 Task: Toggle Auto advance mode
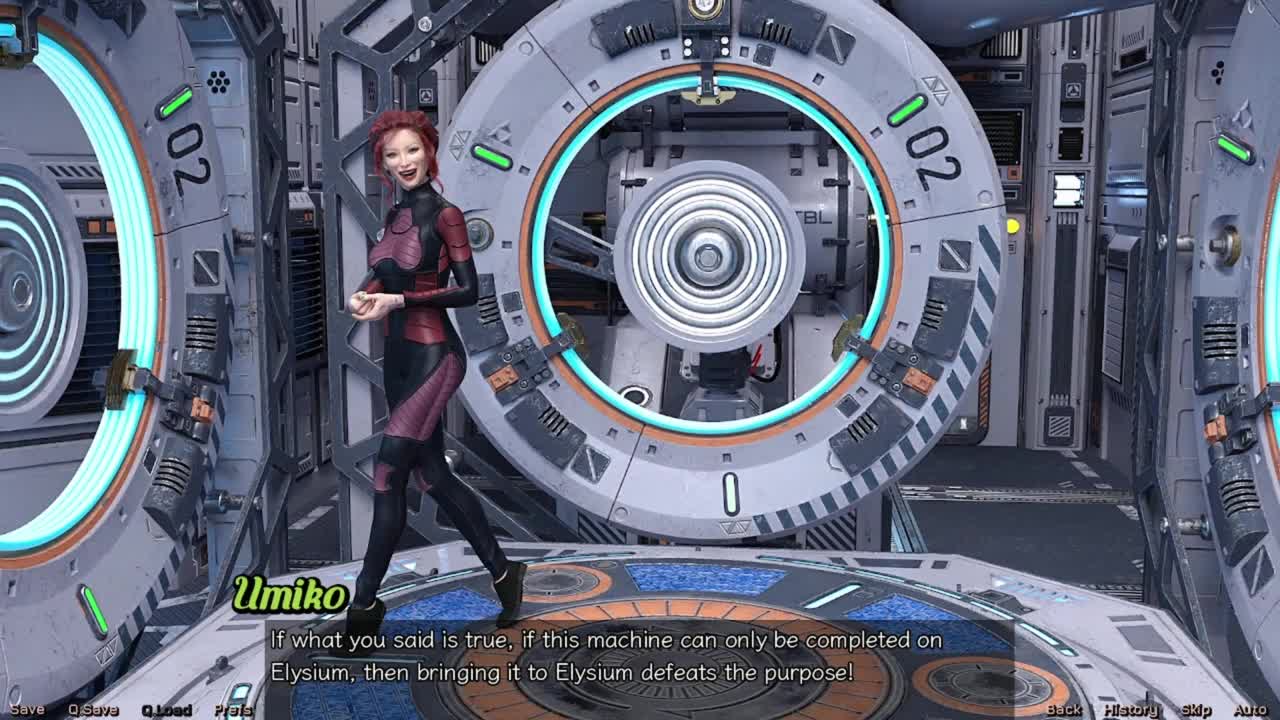pyautogui.click(x=1250, y=710)
